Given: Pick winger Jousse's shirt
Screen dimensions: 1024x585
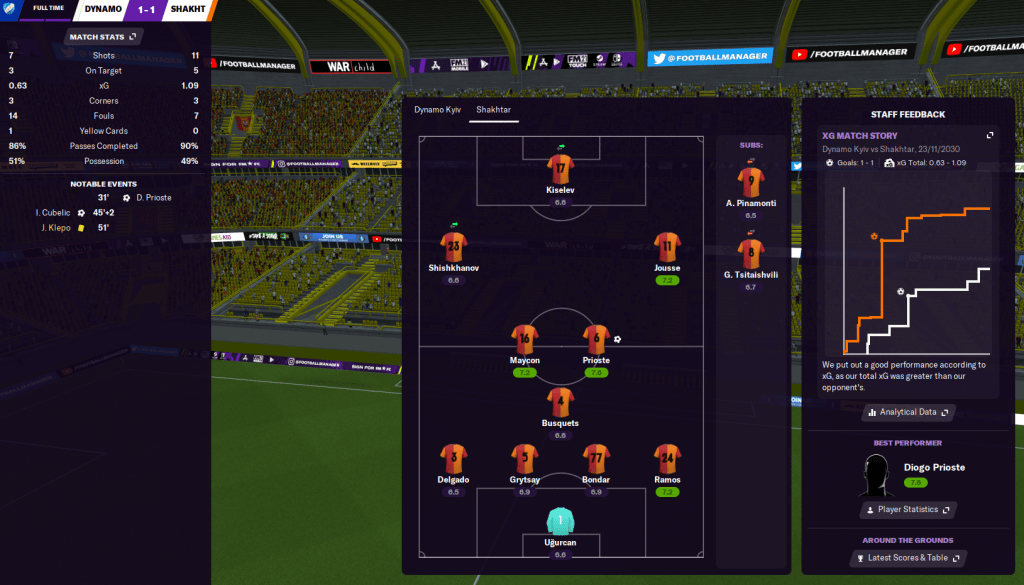Looking at the screenshot, I should (x=667, y=246).
